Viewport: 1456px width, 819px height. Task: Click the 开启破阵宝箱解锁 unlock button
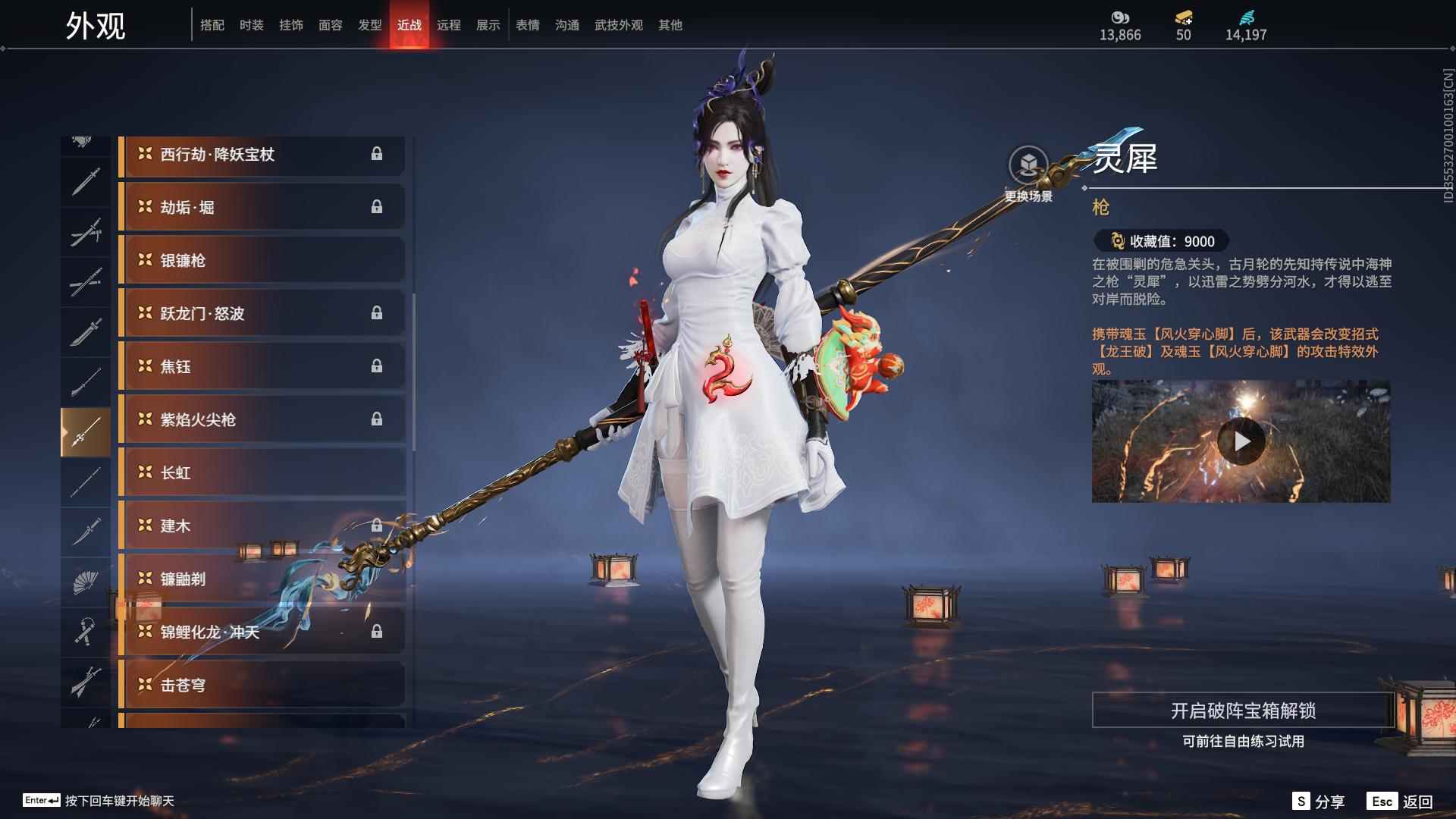[1244, 712]
